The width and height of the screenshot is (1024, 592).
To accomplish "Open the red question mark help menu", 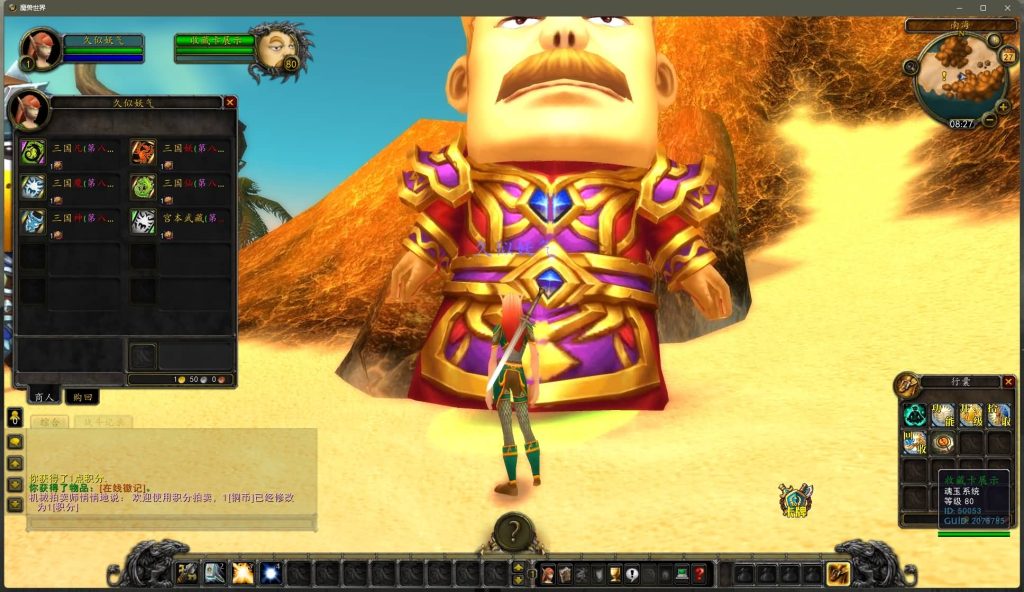I will [699, 574].
